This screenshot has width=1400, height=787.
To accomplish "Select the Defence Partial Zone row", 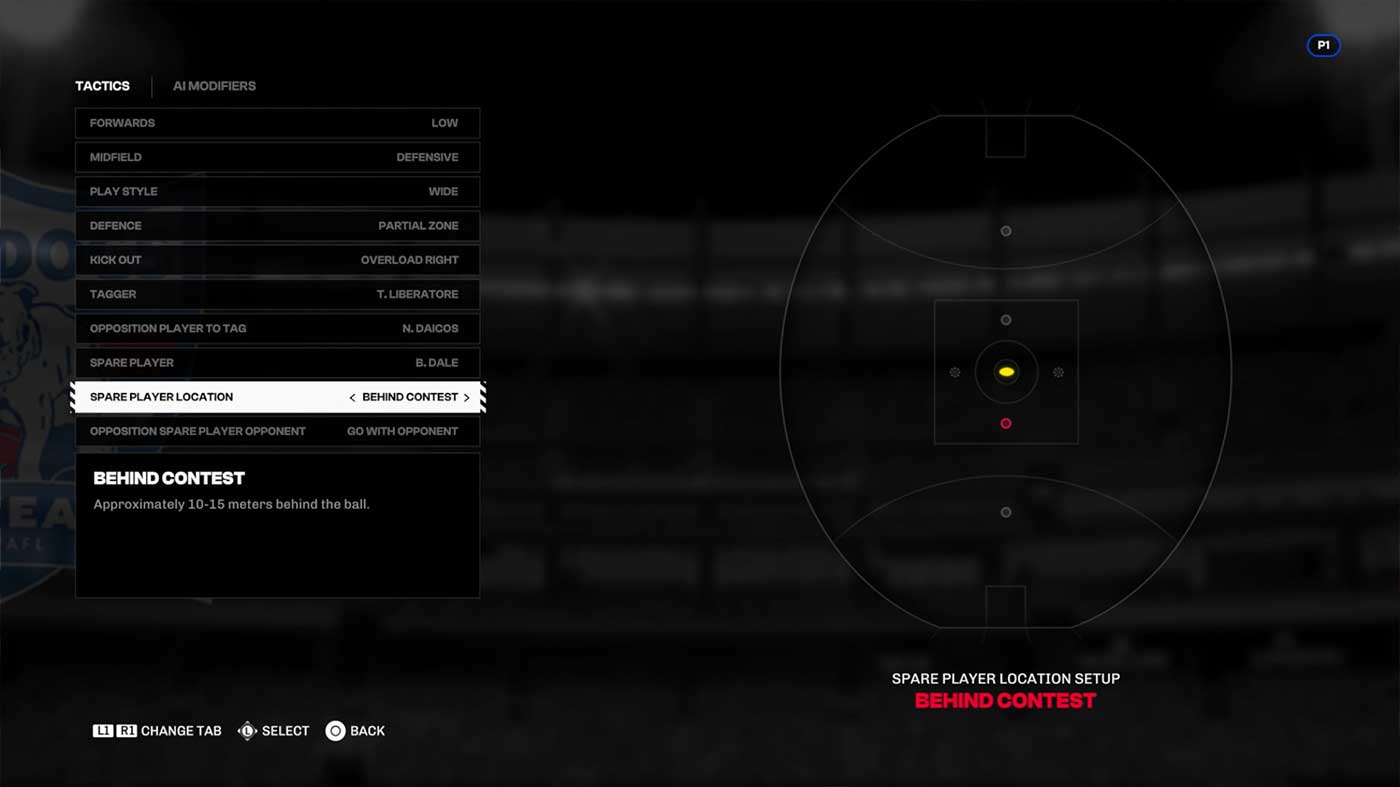I will [x=277, y=226].
